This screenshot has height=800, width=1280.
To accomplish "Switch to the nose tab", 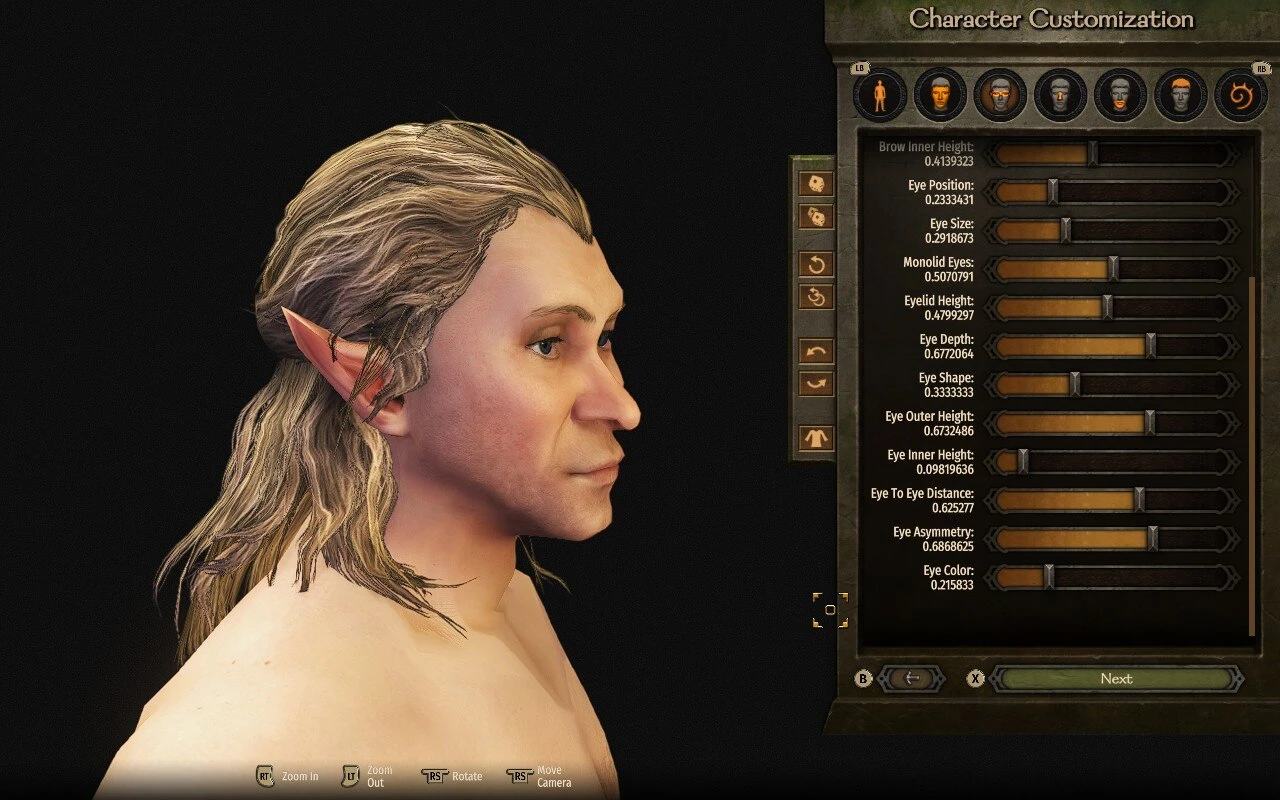I will (x=1060, y=95).
